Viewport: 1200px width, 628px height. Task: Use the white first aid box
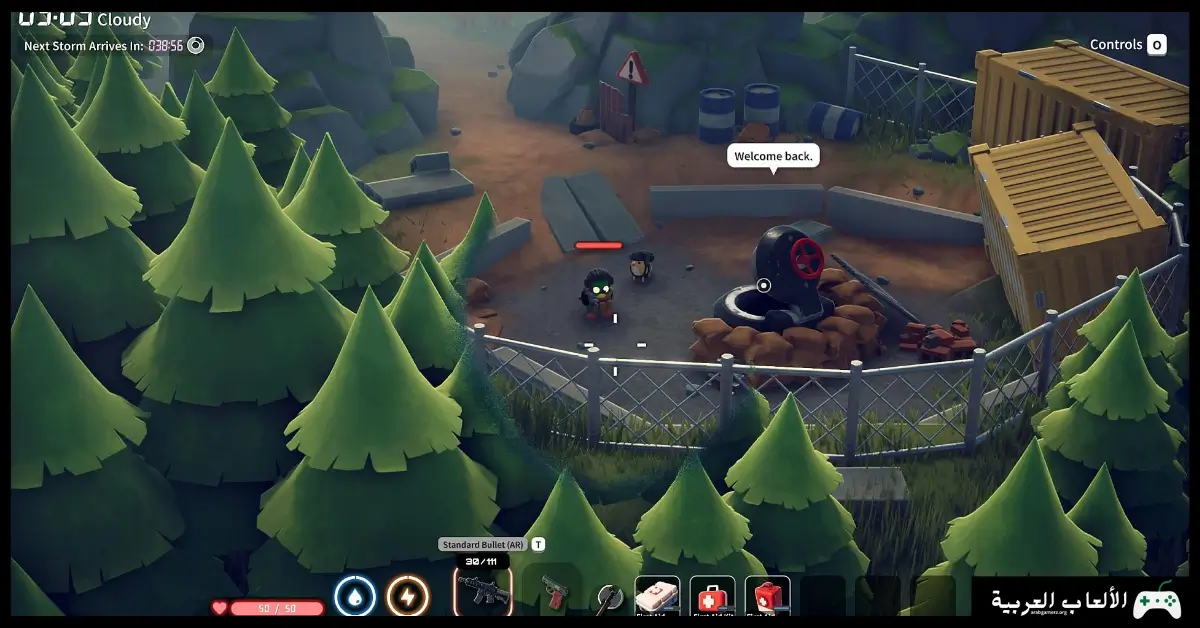pyautogui.click(x=657, y=596)
